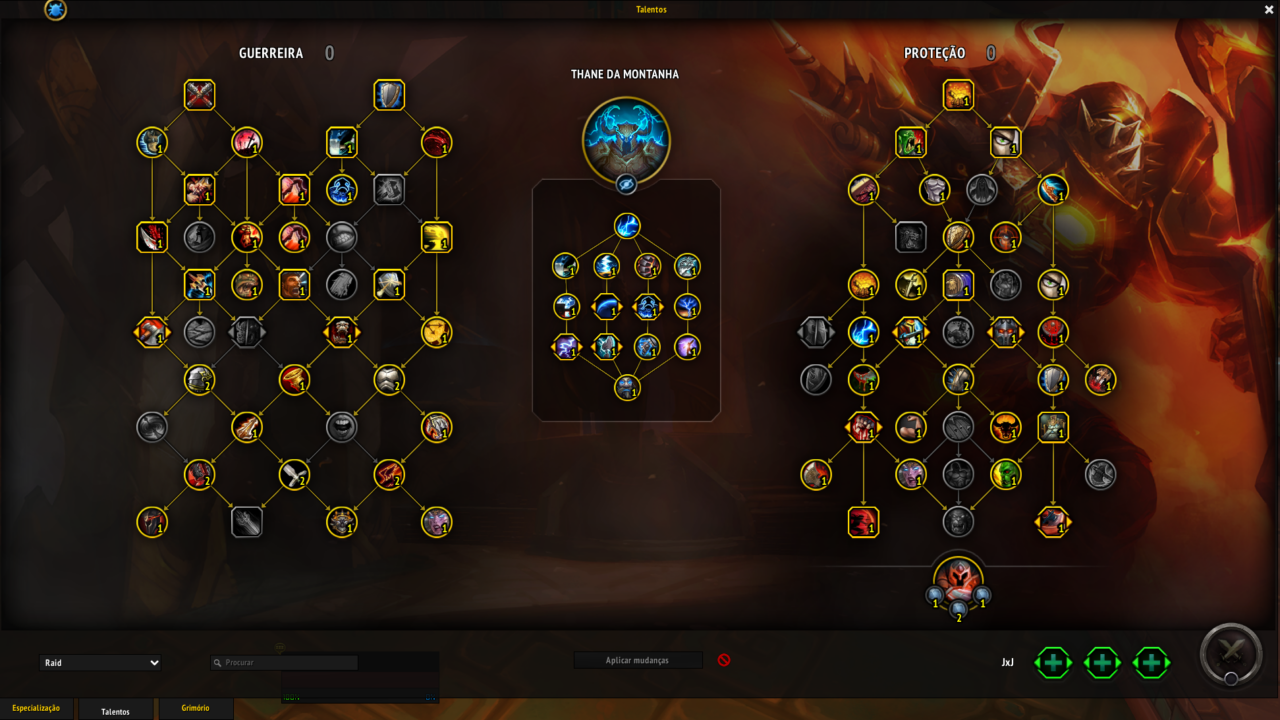1280x720 pixels.
Task: Open the Grimório tab
Action: (195, 709)
